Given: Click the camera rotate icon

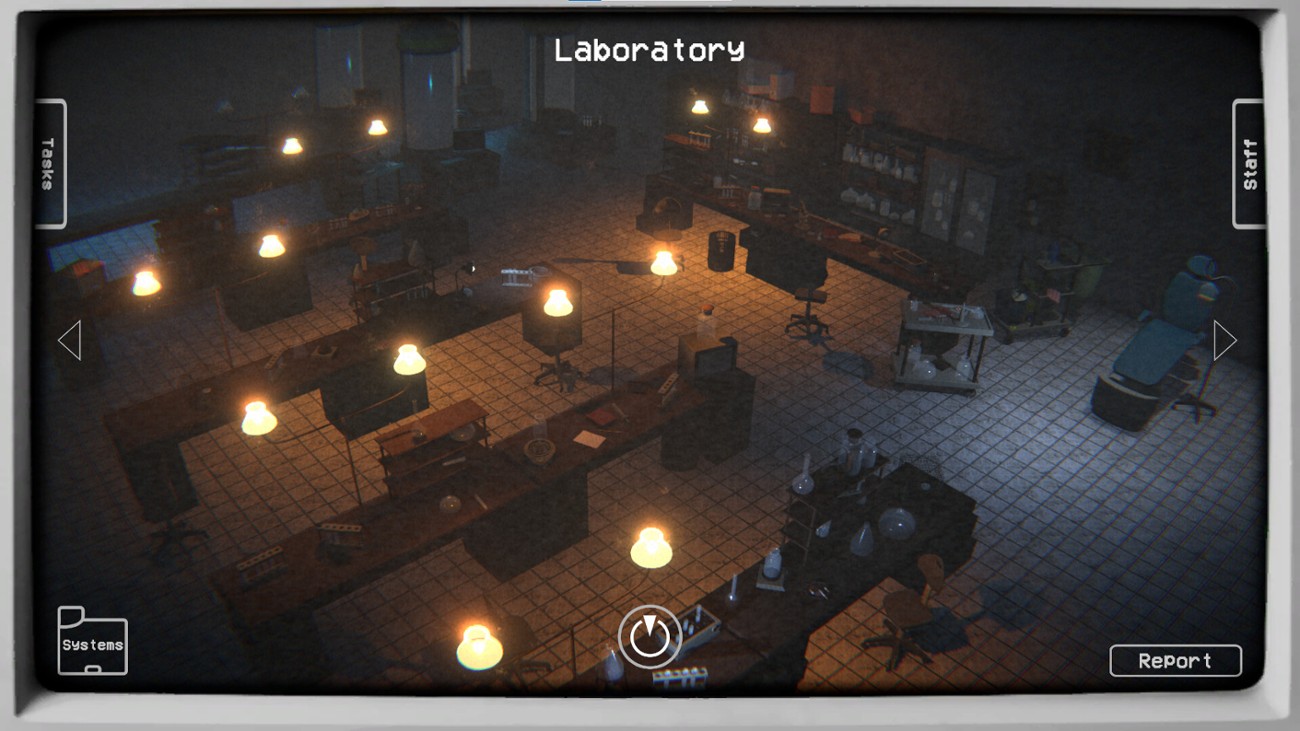Looking at the screenshot, I should pyautogui.click(x=649, y=637).
